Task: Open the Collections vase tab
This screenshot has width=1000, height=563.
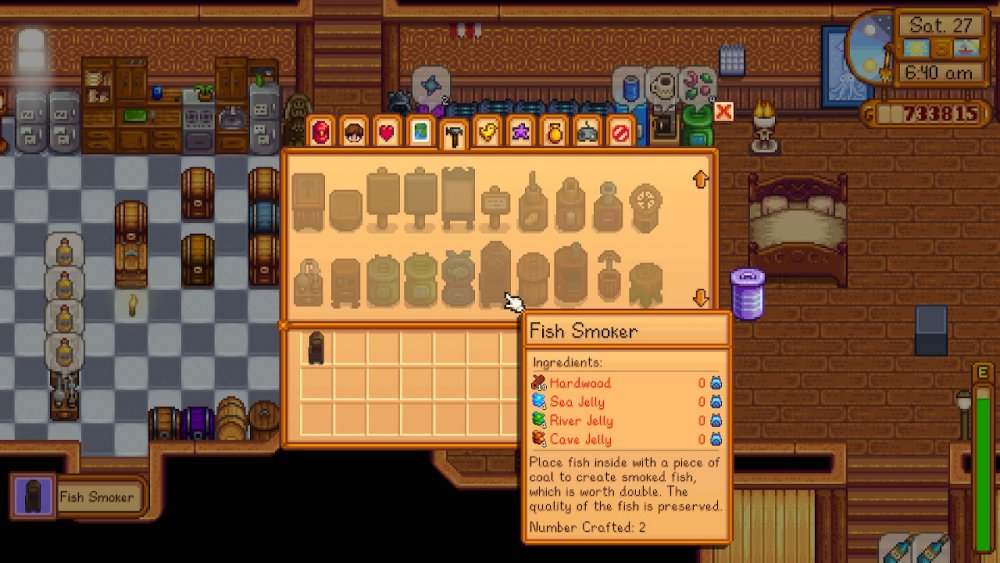Action: [x=555, y=133]
